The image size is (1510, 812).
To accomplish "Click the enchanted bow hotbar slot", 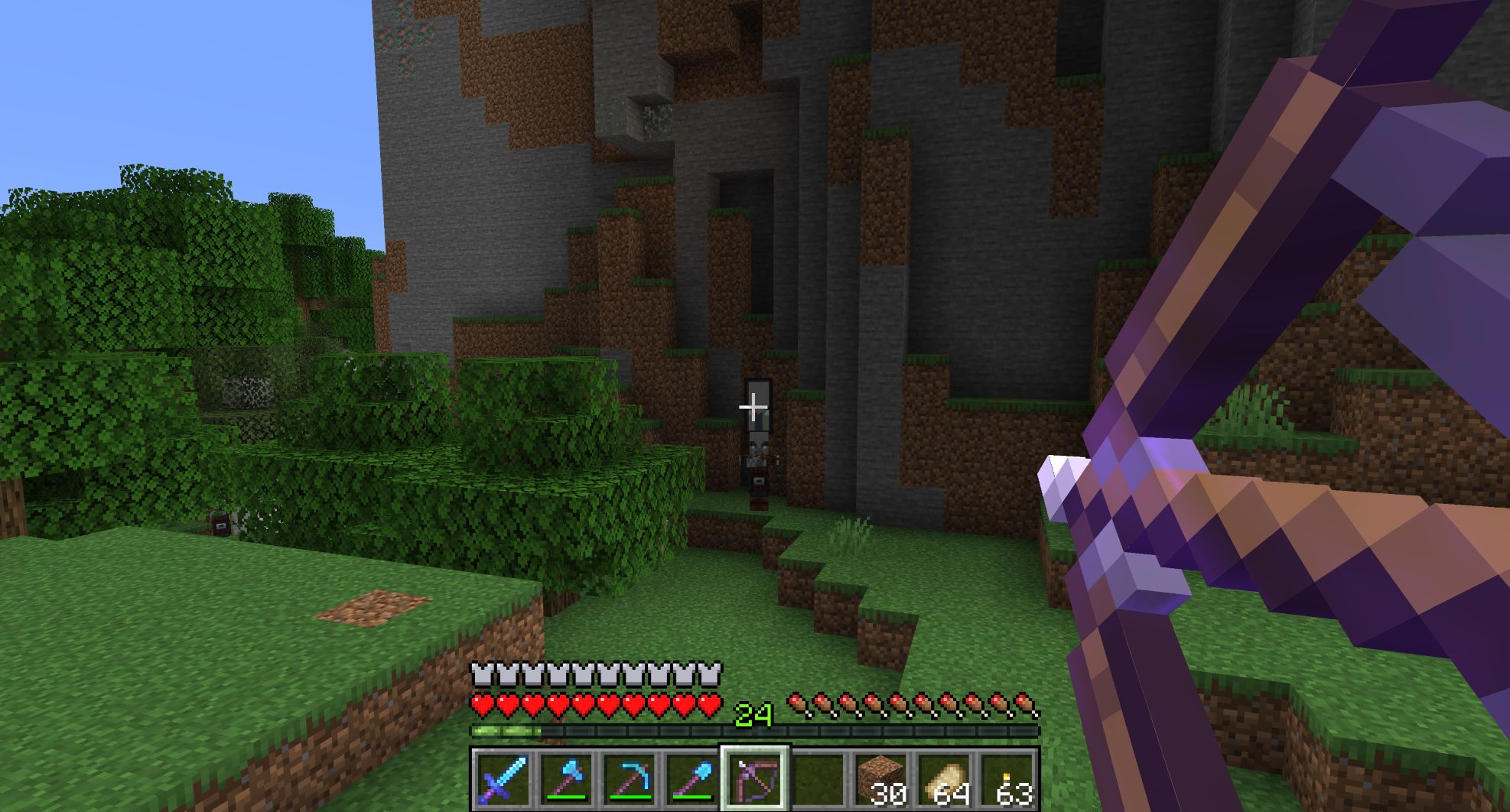I will [755, 780].
